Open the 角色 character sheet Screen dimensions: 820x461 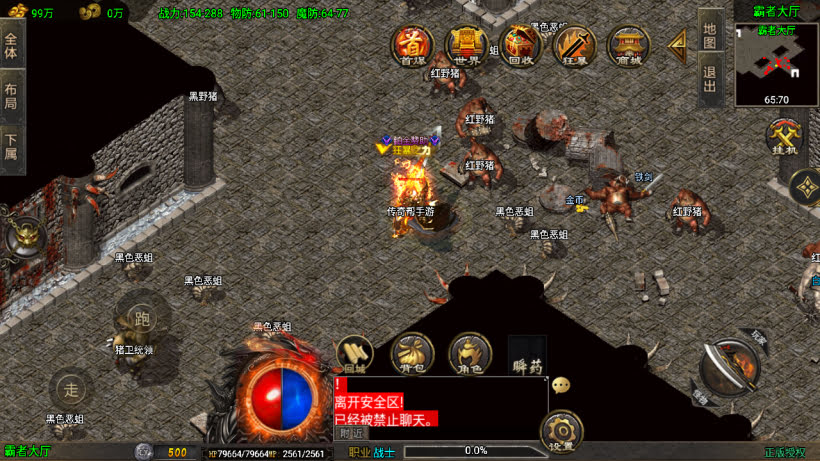(470, 354)
